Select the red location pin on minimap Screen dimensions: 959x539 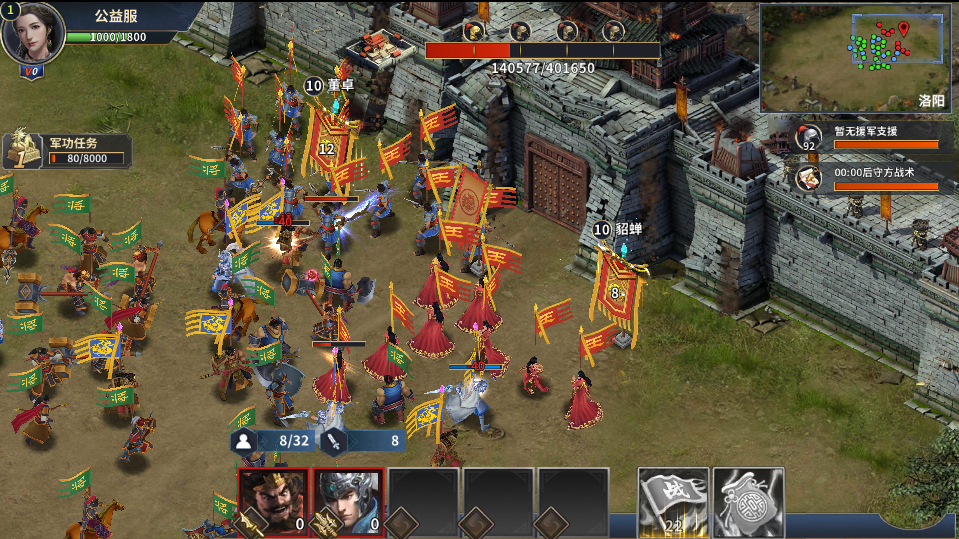904,28
